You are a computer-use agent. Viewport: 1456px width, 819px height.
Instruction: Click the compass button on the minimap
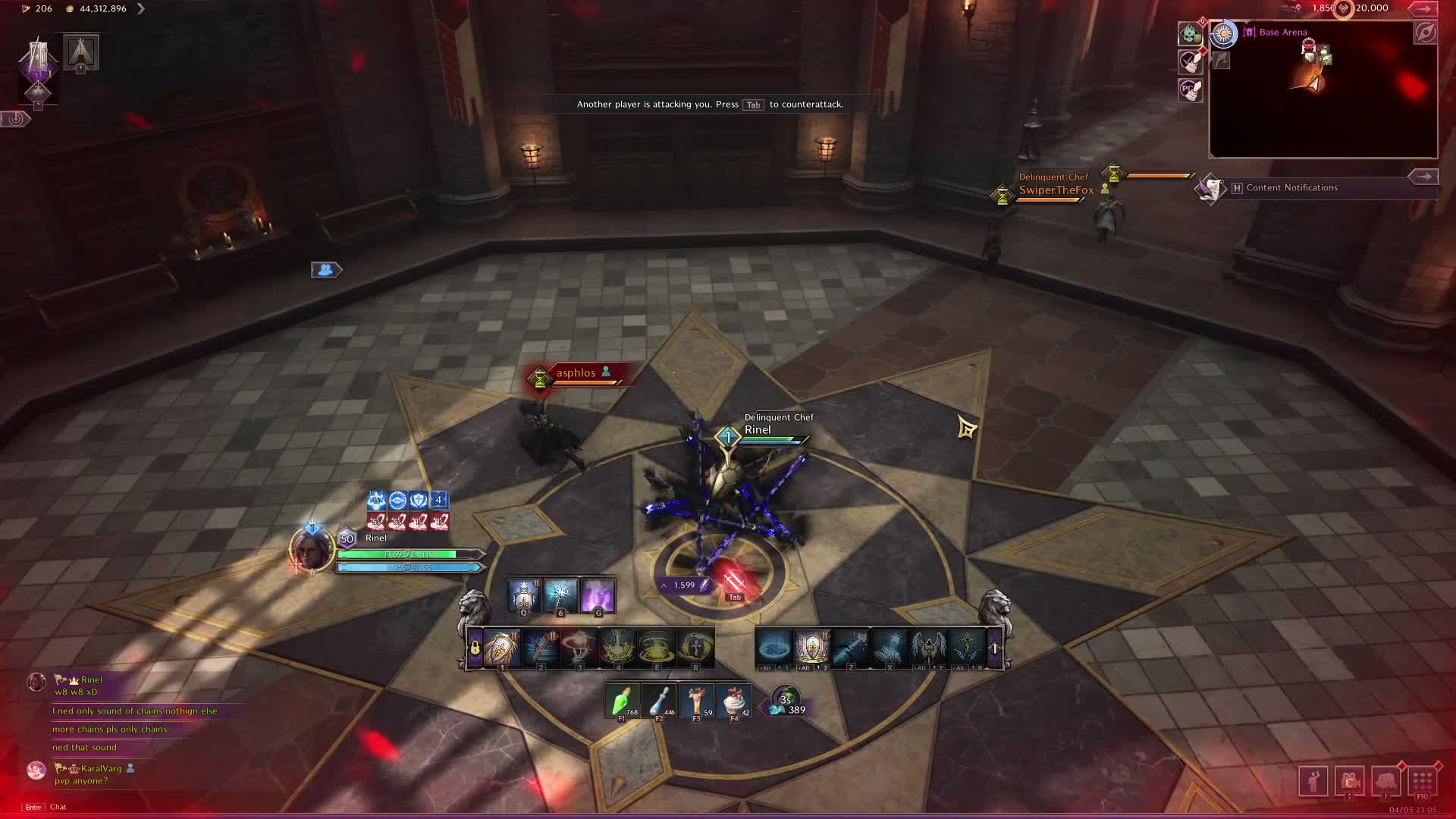[x=1425, y=33]
